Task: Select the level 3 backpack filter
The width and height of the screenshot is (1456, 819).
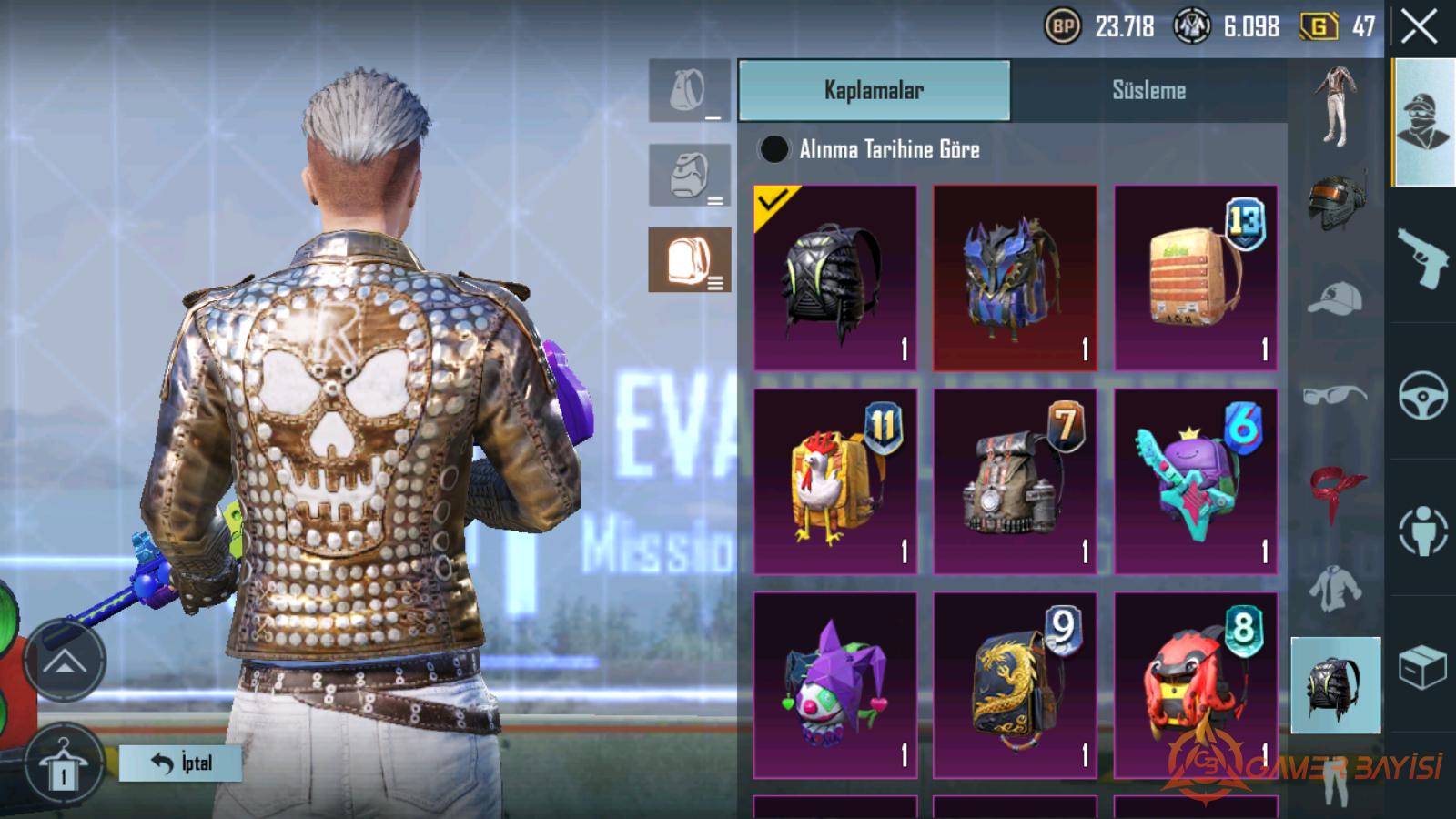Action: point(689,260)
